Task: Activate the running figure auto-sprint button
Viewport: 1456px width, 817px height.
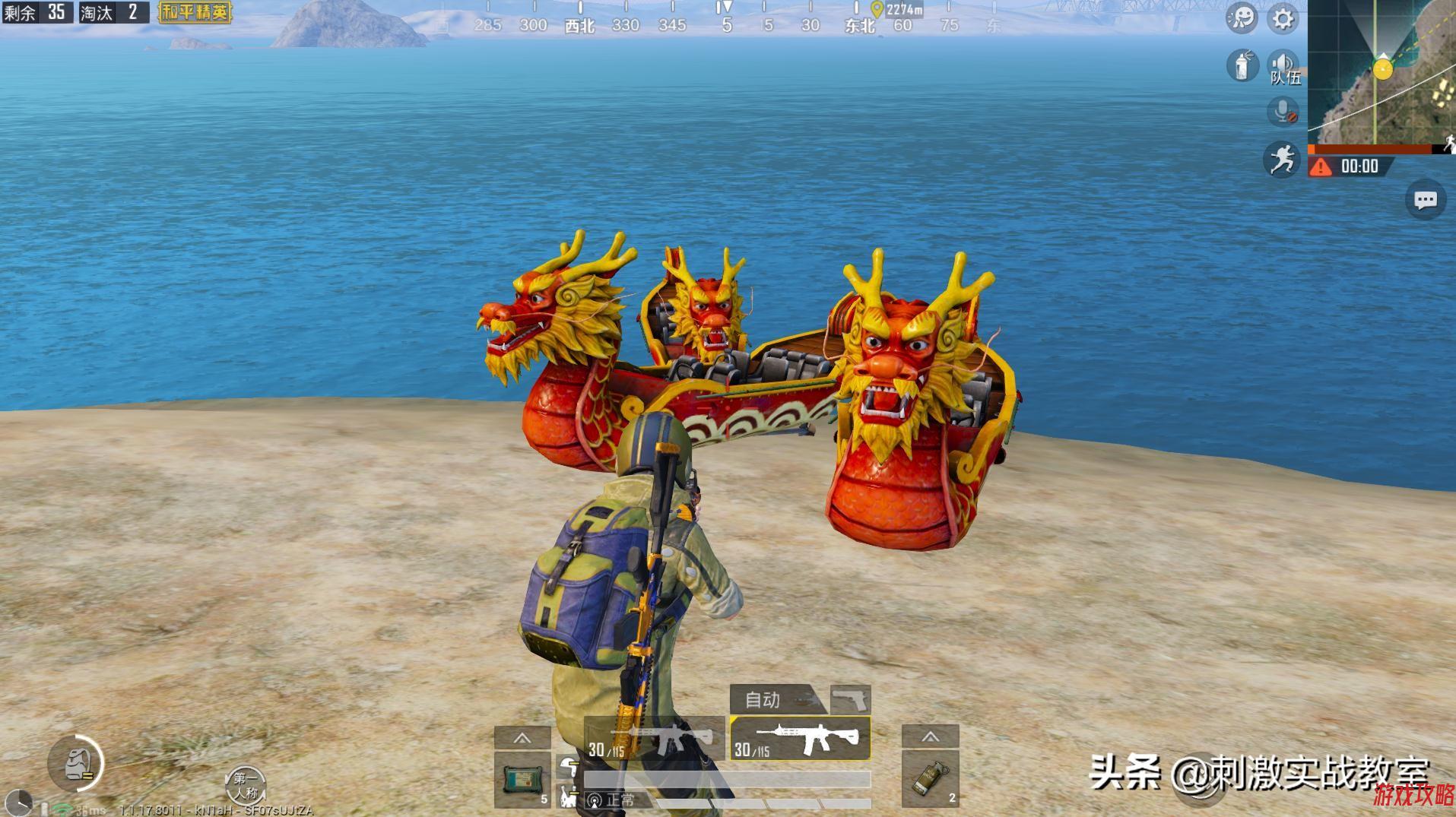Action: [x=1282, y=160]
